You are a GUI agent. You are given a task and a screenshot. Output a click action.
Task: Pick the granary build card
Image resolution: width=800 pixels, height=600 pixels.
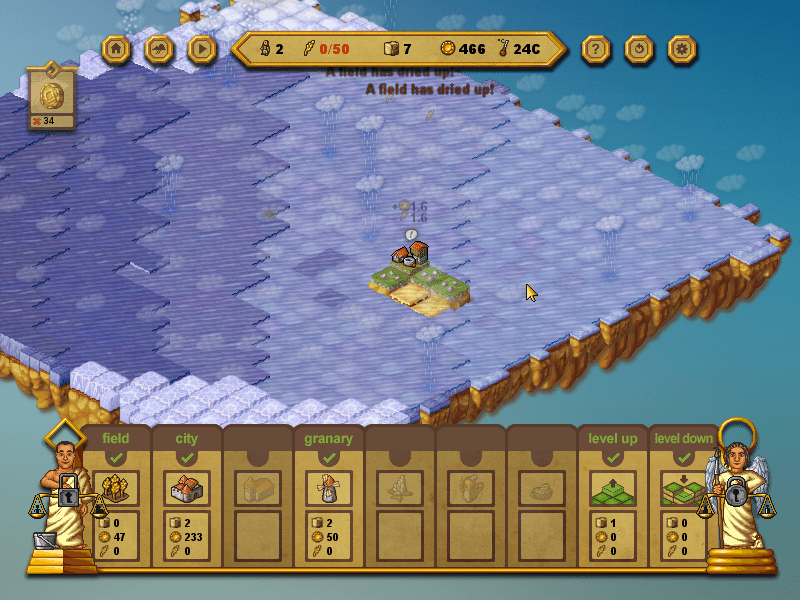(327, 489)
